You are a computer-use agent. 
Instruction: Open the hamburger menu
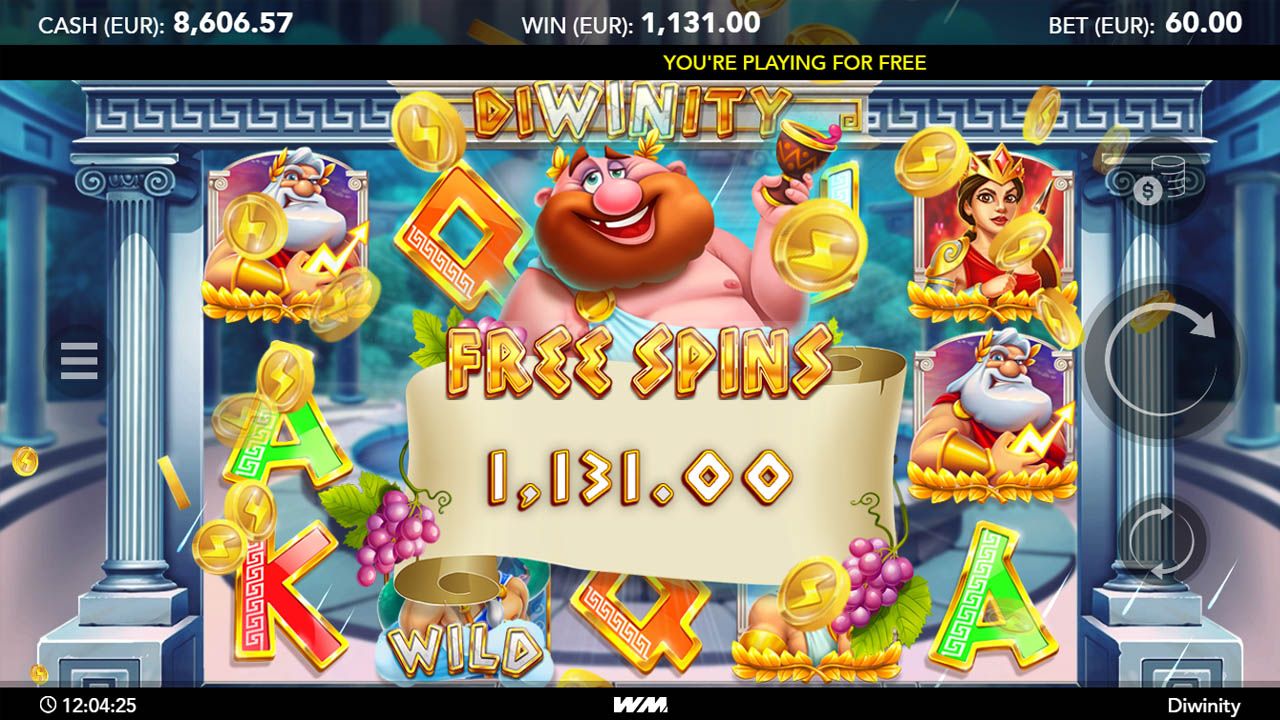coord(79,361)
